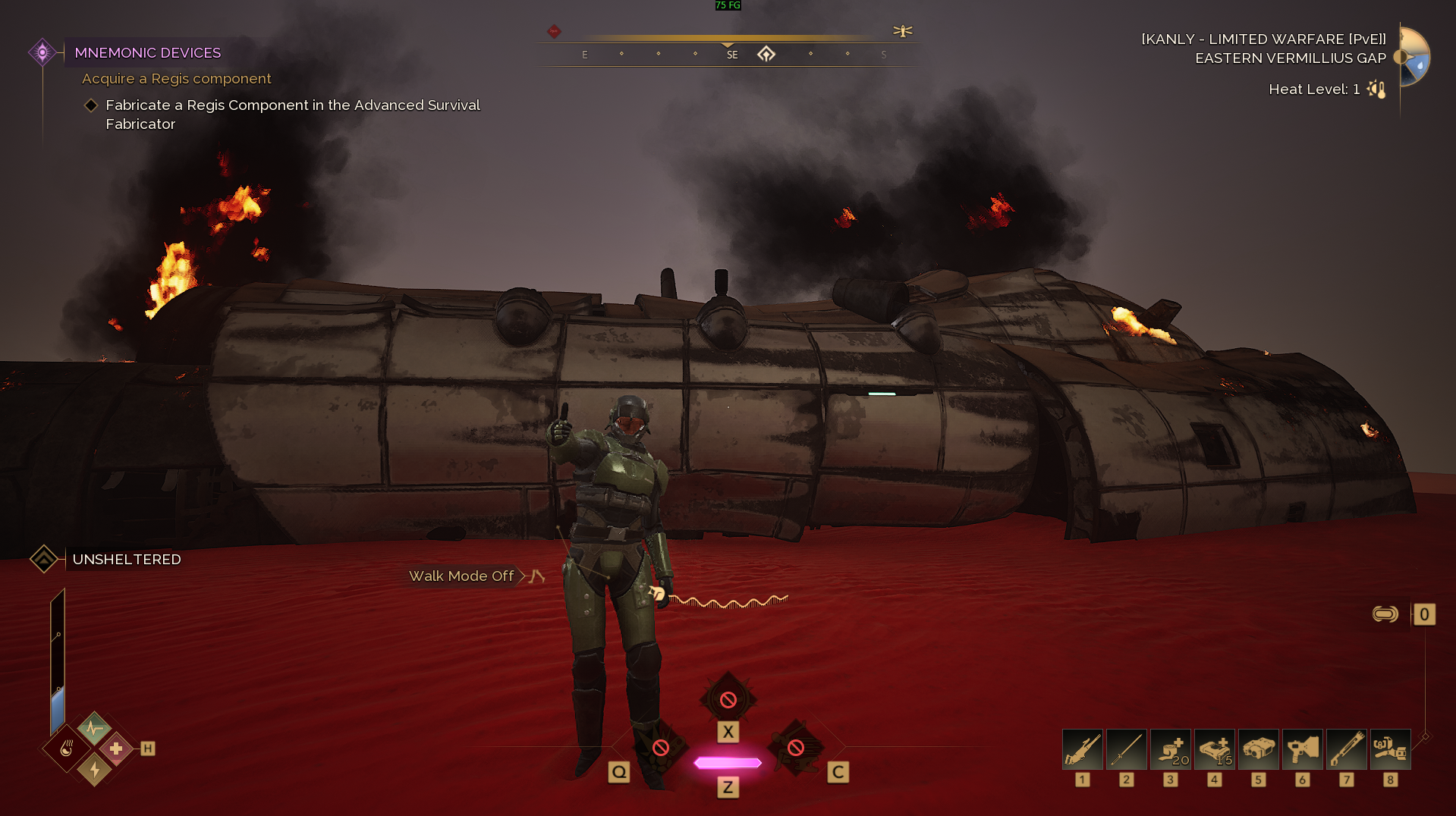
Task: Click the Unsheltered status icon
Action: [x=44, y=559]
